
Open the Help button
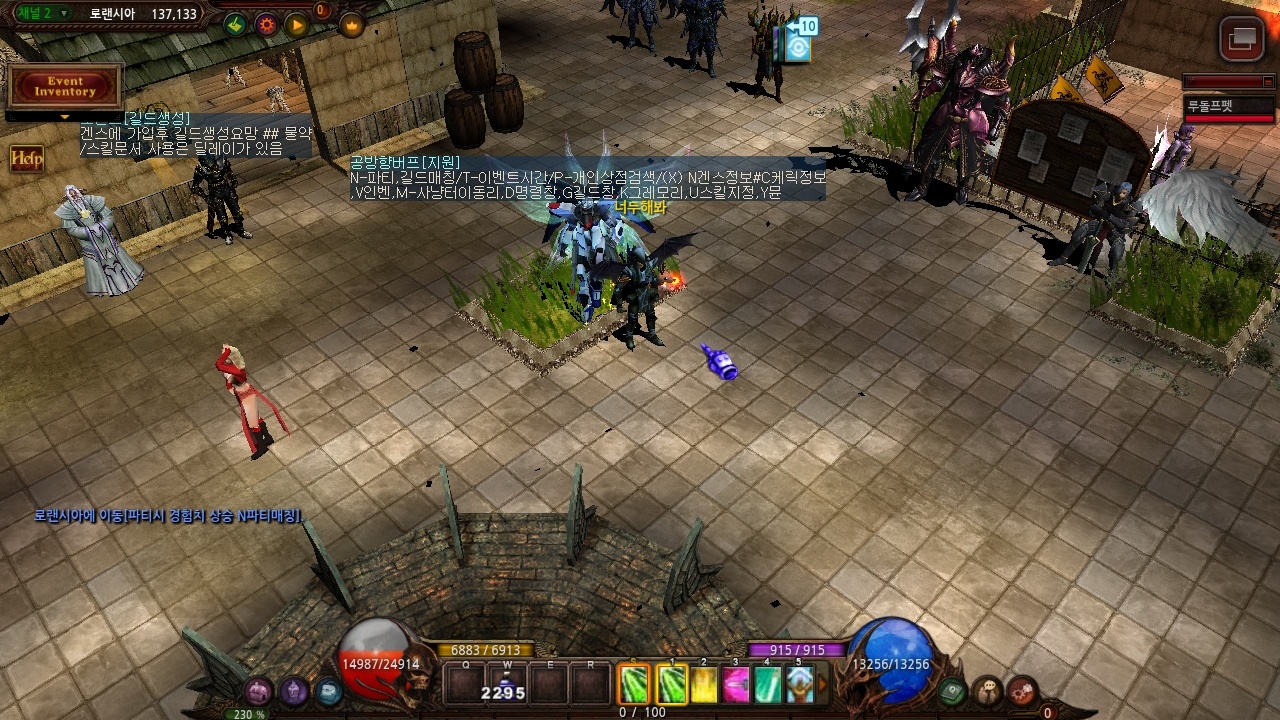pos(26,158)
